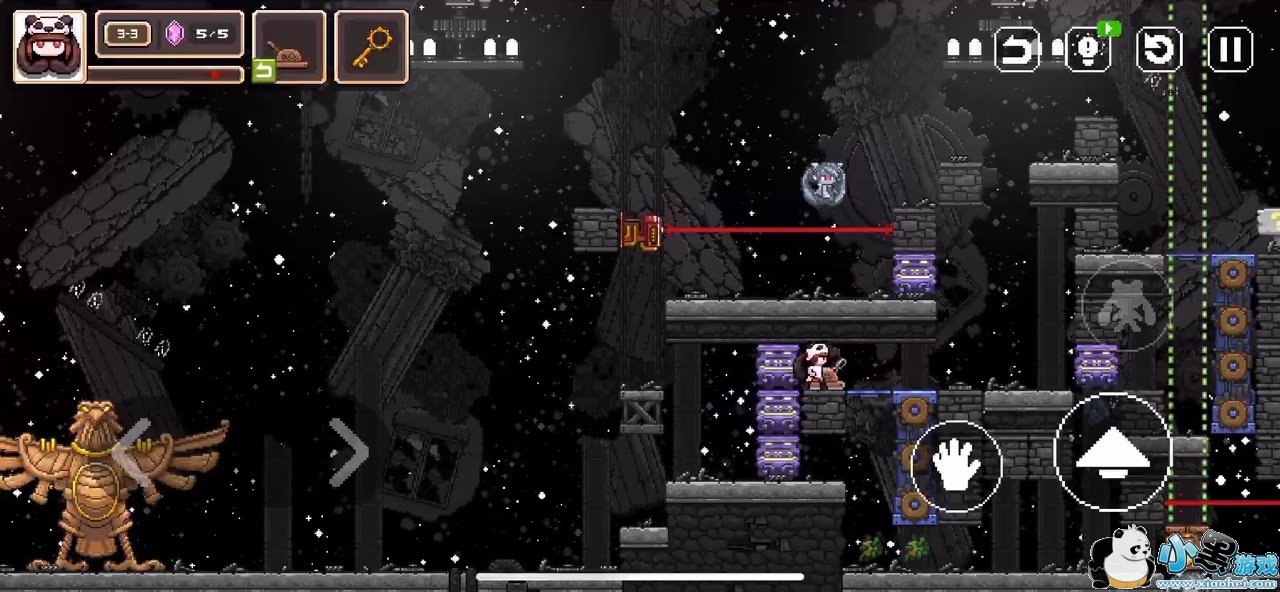Image resolution: width=1280 pixels, height=592 pixels.
Task: Tap the jump arrow button
Action: 1112,453
